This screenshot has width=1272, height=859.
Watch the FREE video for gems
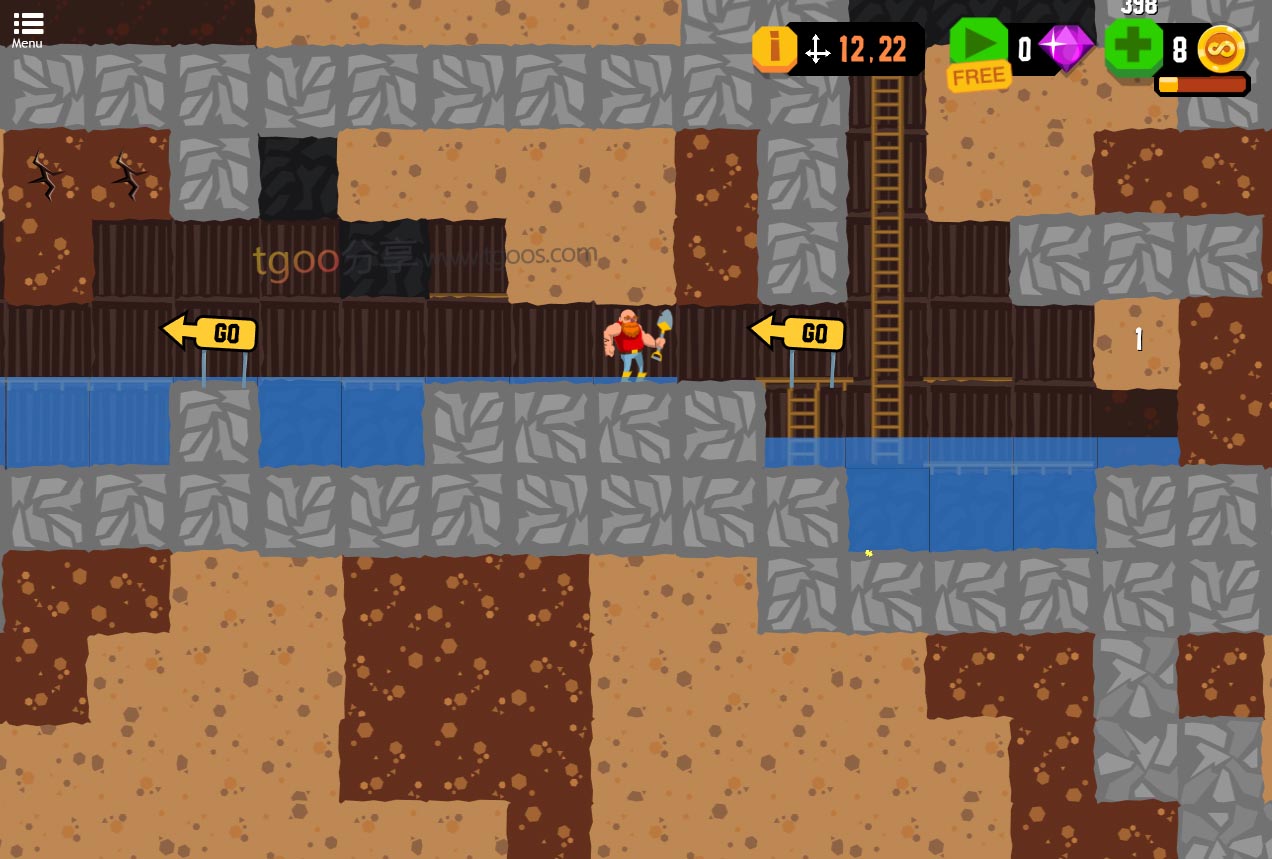(978, 48)
